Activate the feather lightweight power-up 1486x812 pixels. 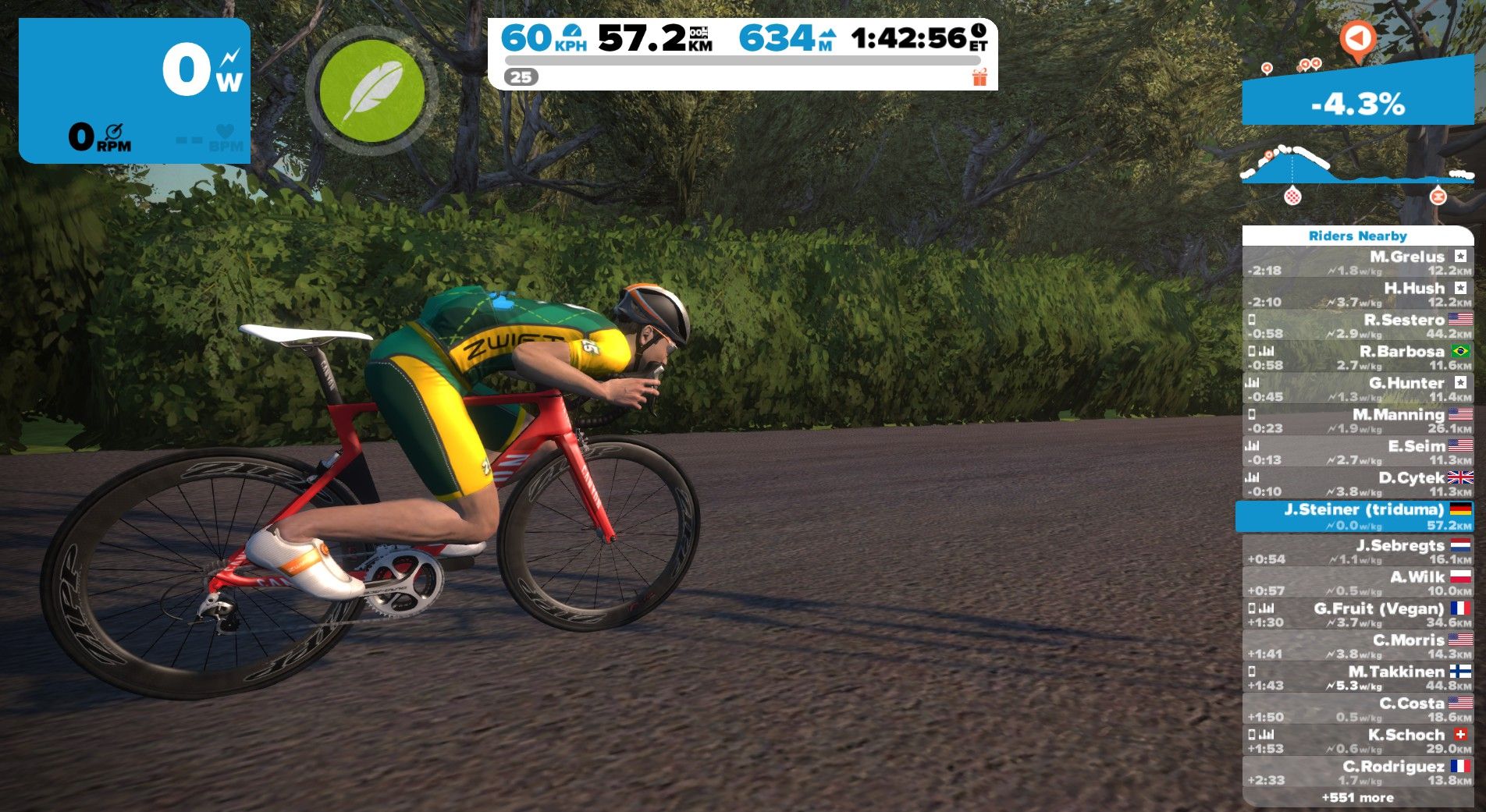coord(372,90)
